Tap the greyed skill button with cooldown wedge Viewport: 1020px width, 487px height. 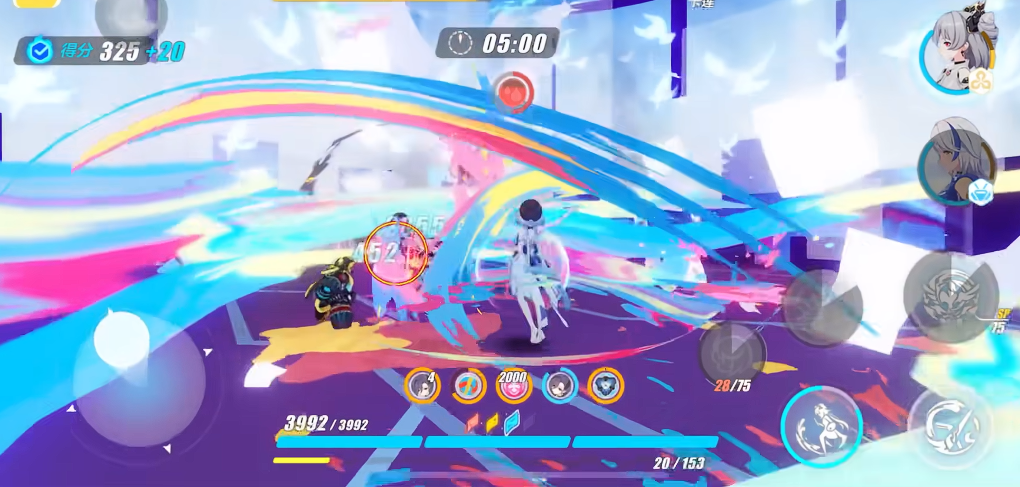click(822, 307)
